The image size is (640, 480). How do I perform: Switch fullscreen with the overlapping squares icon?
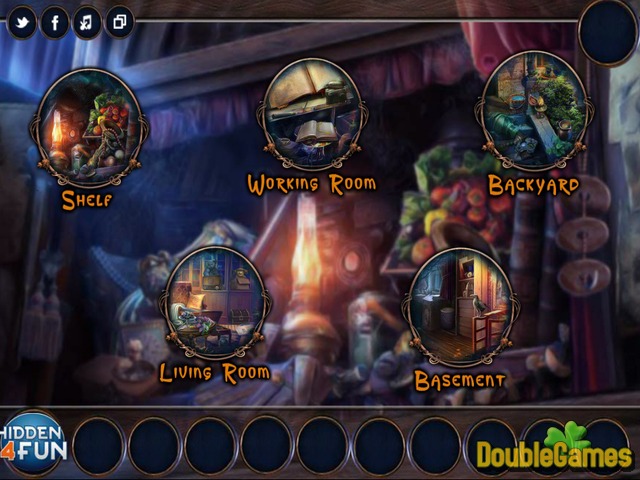pyautogui.click(x=119, y=21)
